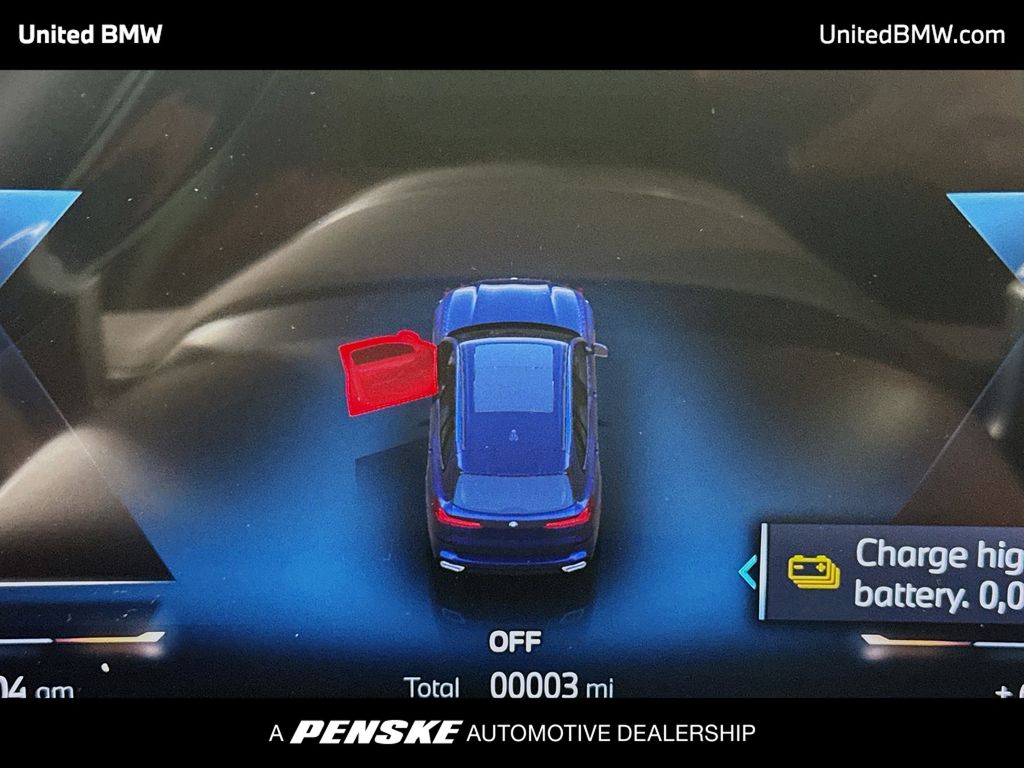Open the charge high-voltage battery message
This screenshot has height=768, width=1024.
click(x=937, y=573)
